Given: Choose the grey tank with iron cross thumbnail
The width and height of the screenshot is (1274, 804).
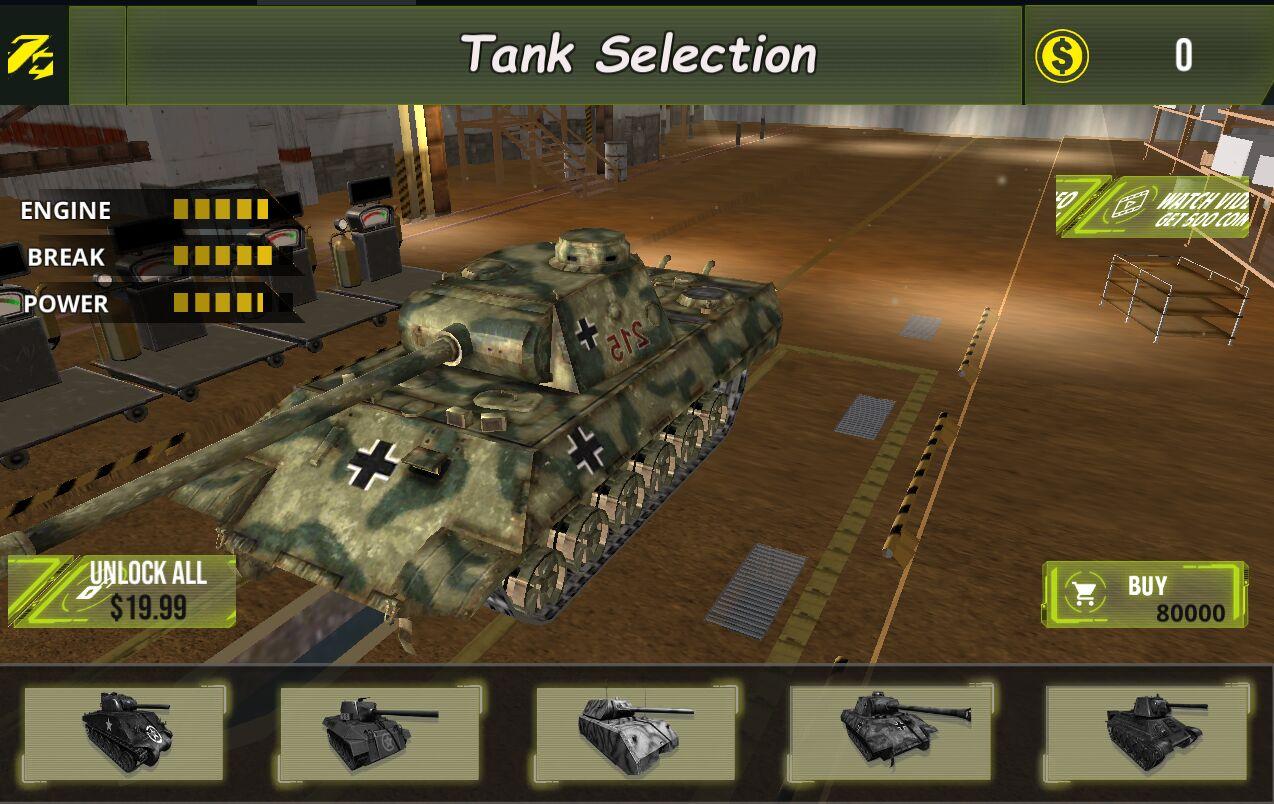Looking at the screenshot, I should (x=891, y=734).
